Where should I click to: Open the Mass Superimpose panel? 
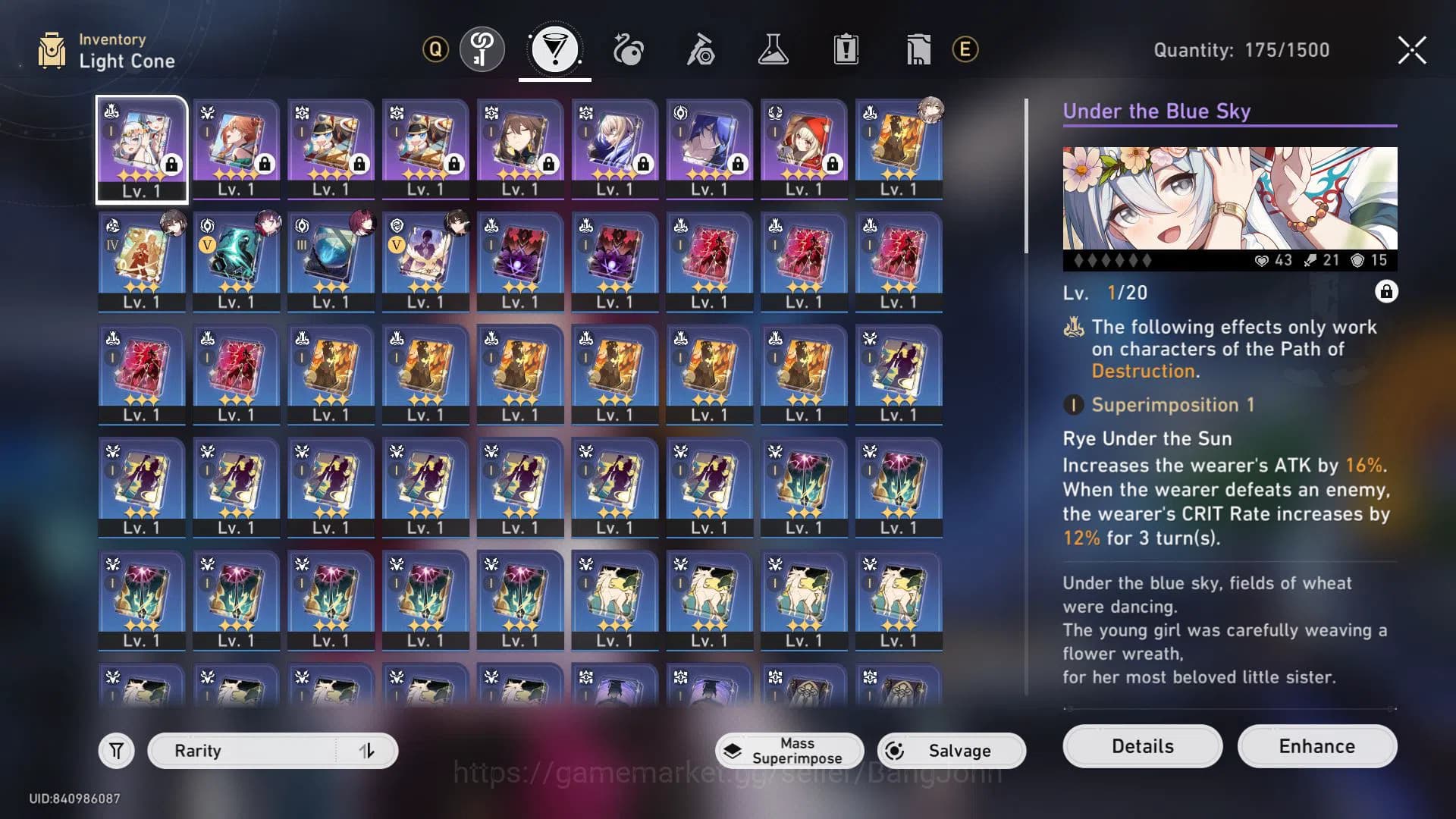(789, 751)
